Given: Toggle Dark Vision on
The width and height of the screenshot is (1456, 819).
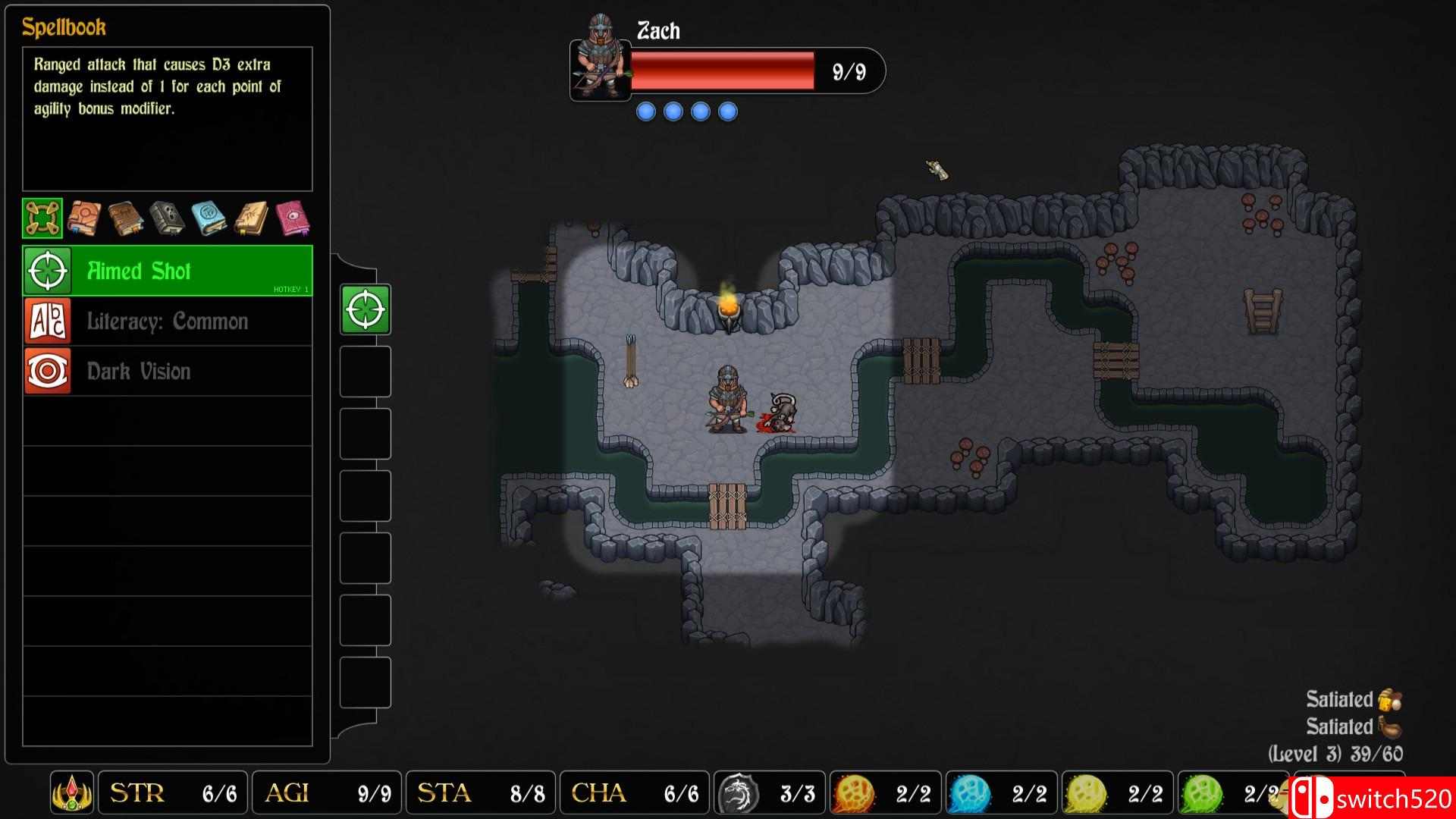Looking at the screenshot, I should click(167, 371).
